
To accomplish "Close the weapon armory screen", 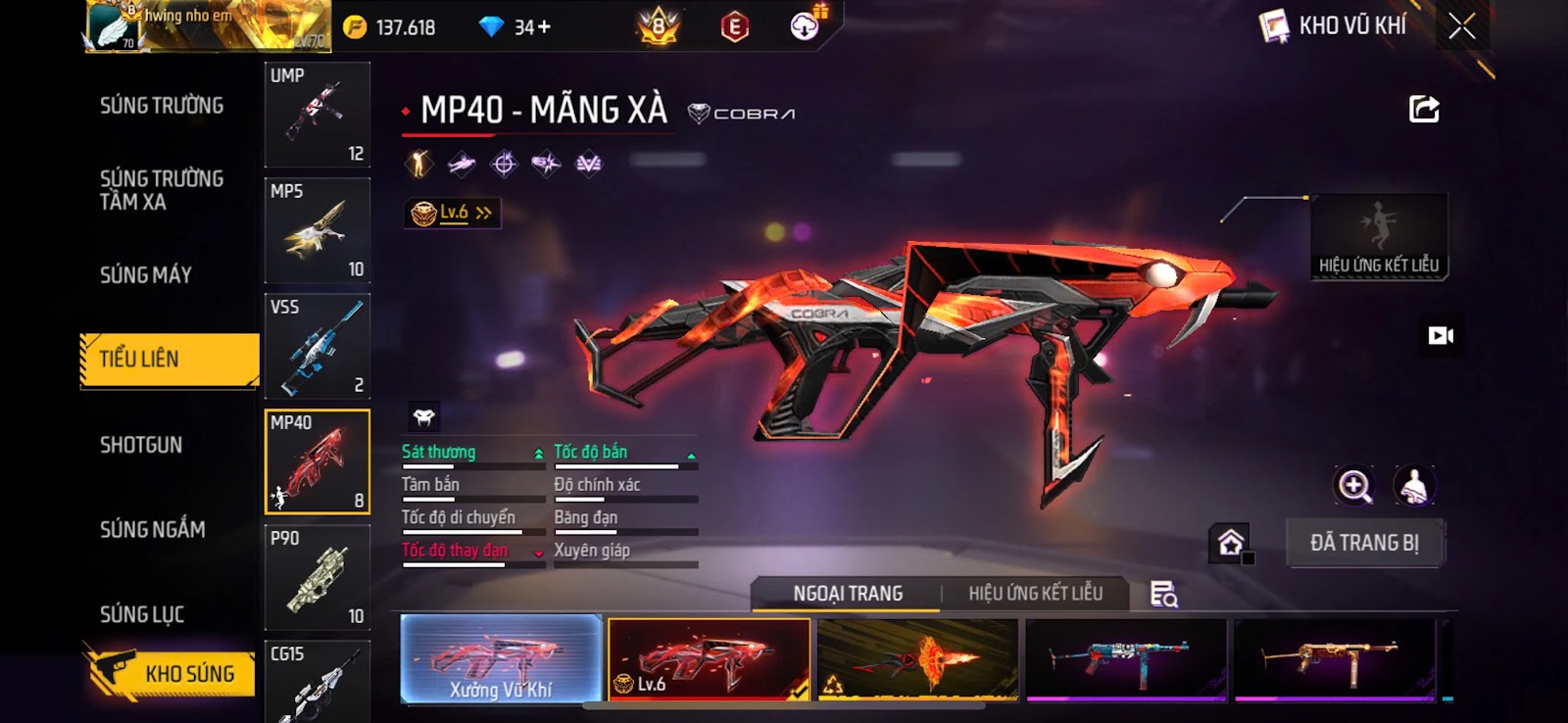I will pos(1461,27).
